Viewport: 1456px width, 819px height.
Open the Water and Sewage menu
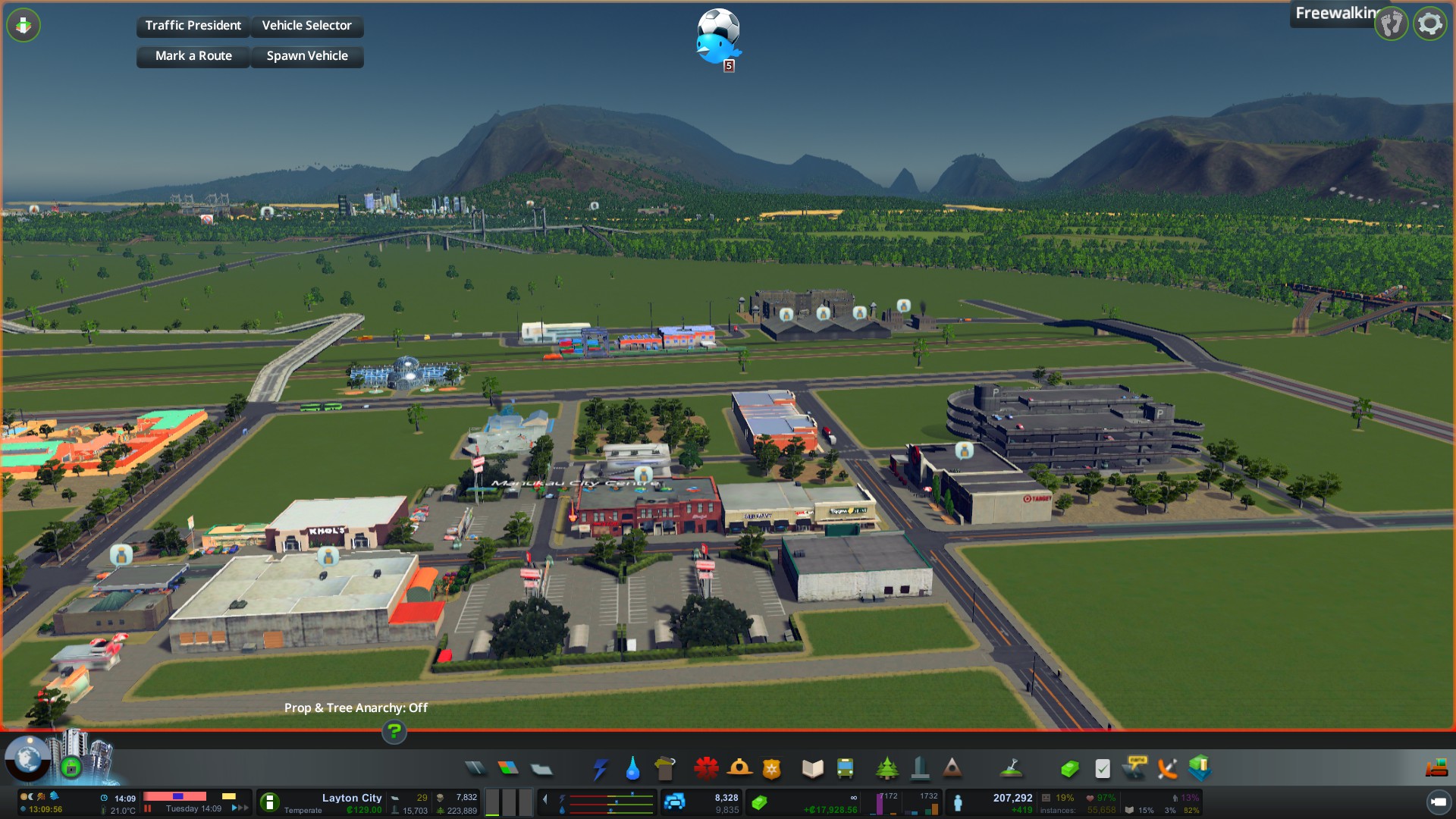point(632,769)
